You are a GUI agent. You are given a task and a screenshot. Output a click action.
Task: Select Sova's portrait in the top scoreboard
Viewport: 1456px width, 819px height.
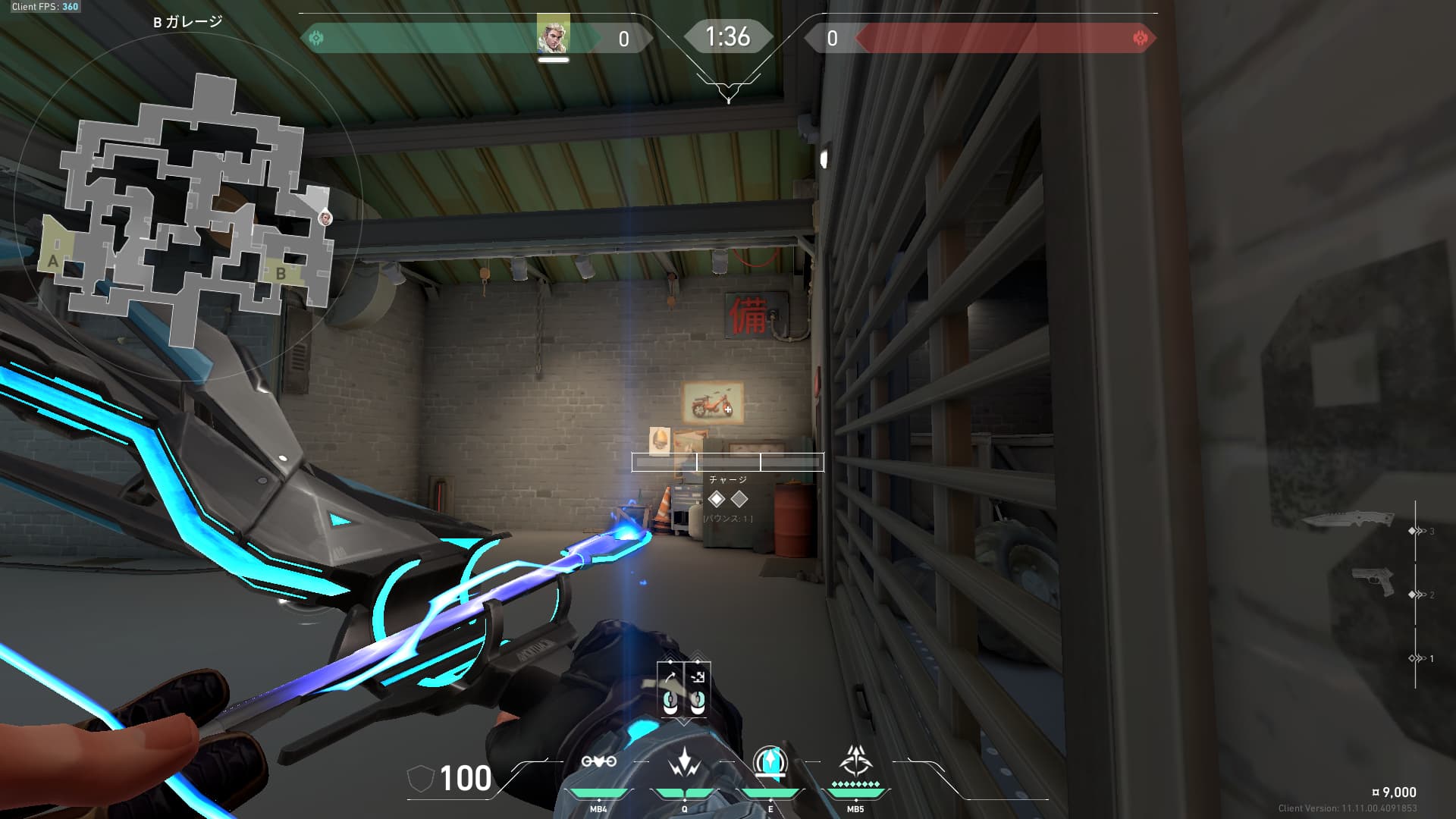coord(553,35)
